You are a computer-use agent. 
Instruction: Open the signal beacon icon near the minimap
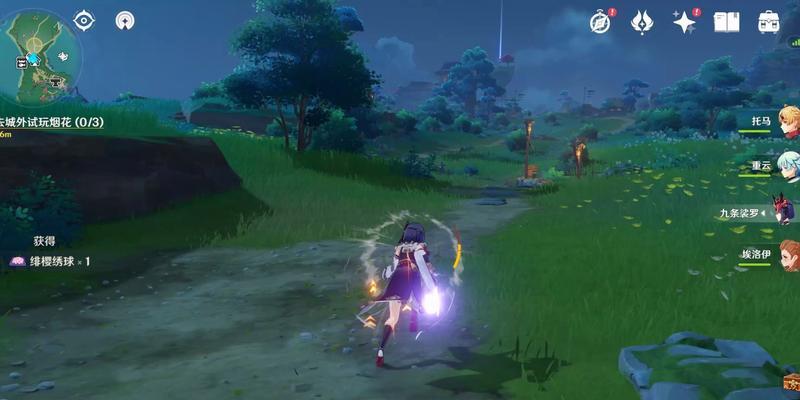pos(125,20)
